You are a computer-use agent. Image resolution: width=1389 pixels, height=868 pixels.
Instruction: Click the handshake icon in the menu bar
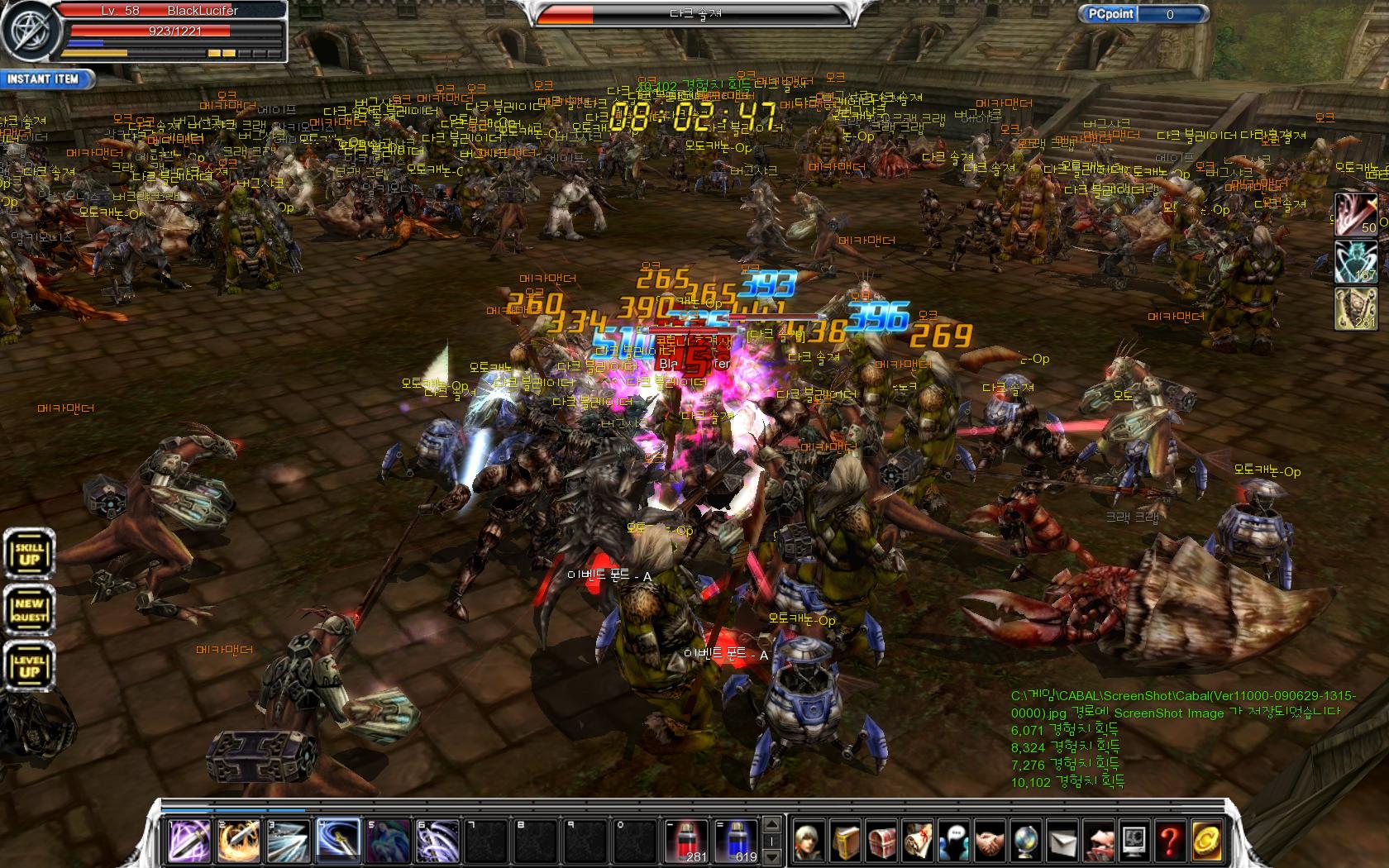pyautogui.click(x=990, y=842)
